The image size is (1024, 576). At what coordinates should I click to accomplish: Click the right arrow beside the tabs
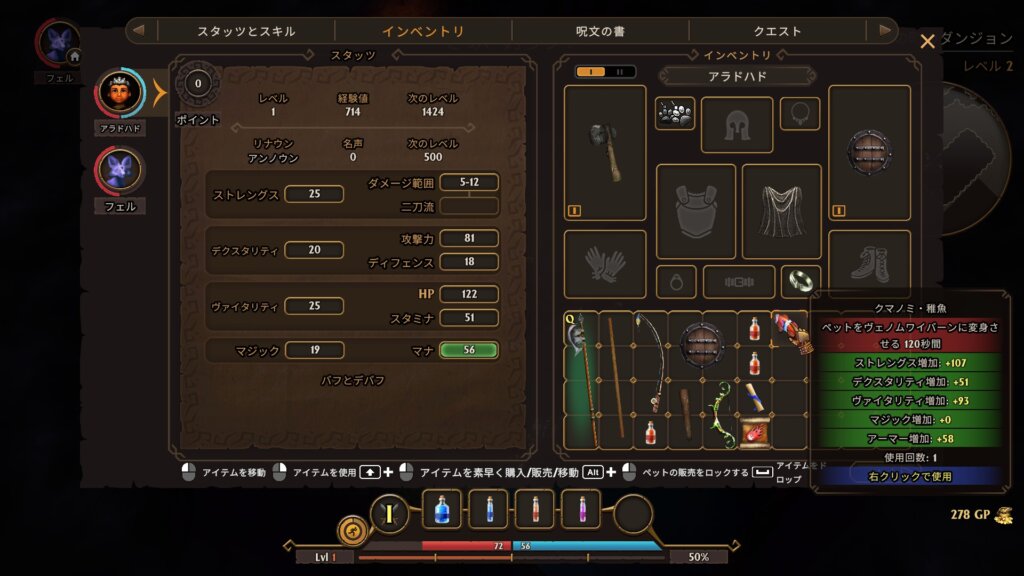(884, 31)
